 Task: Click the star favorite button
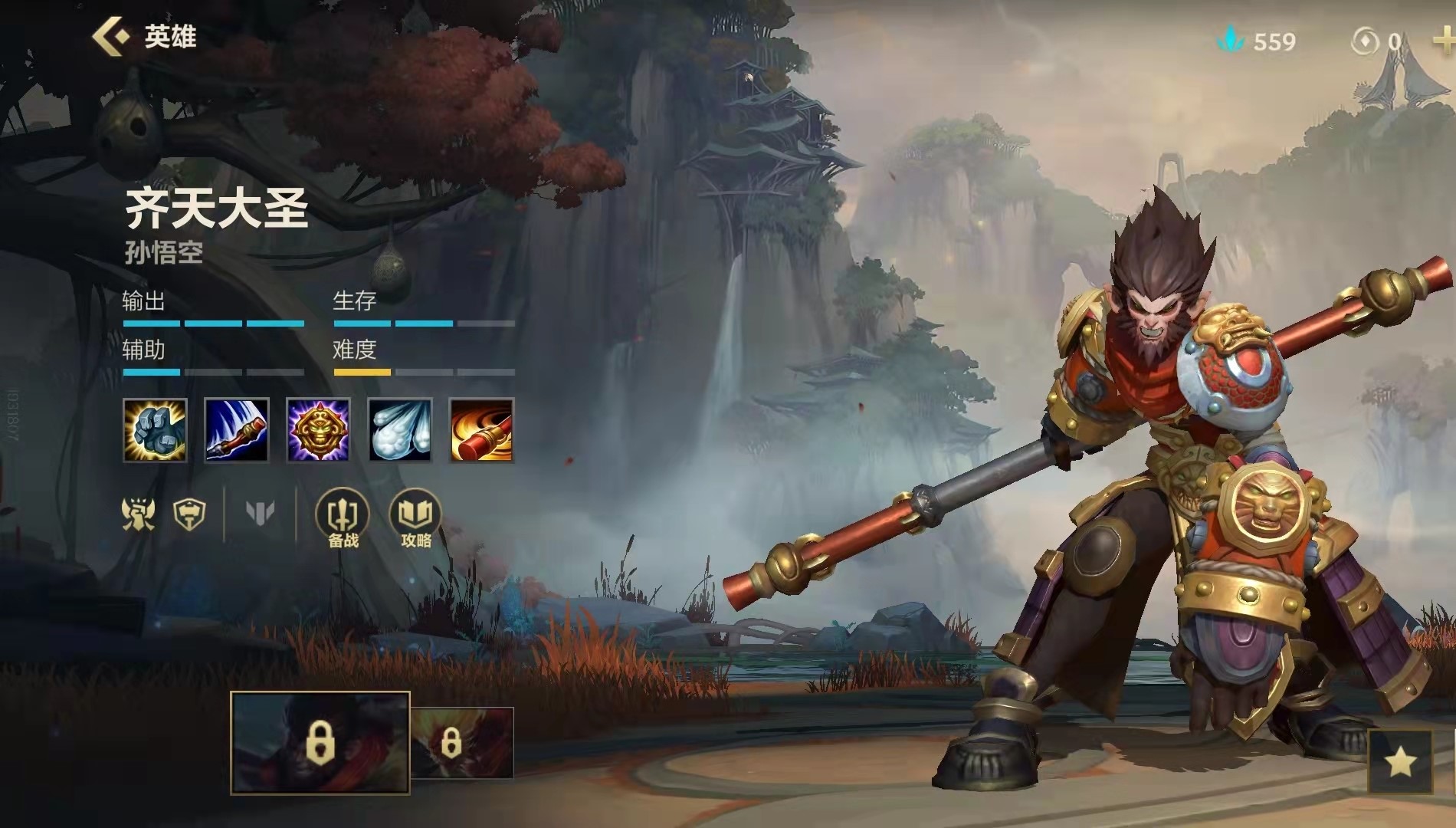[x=1400, y=761]
